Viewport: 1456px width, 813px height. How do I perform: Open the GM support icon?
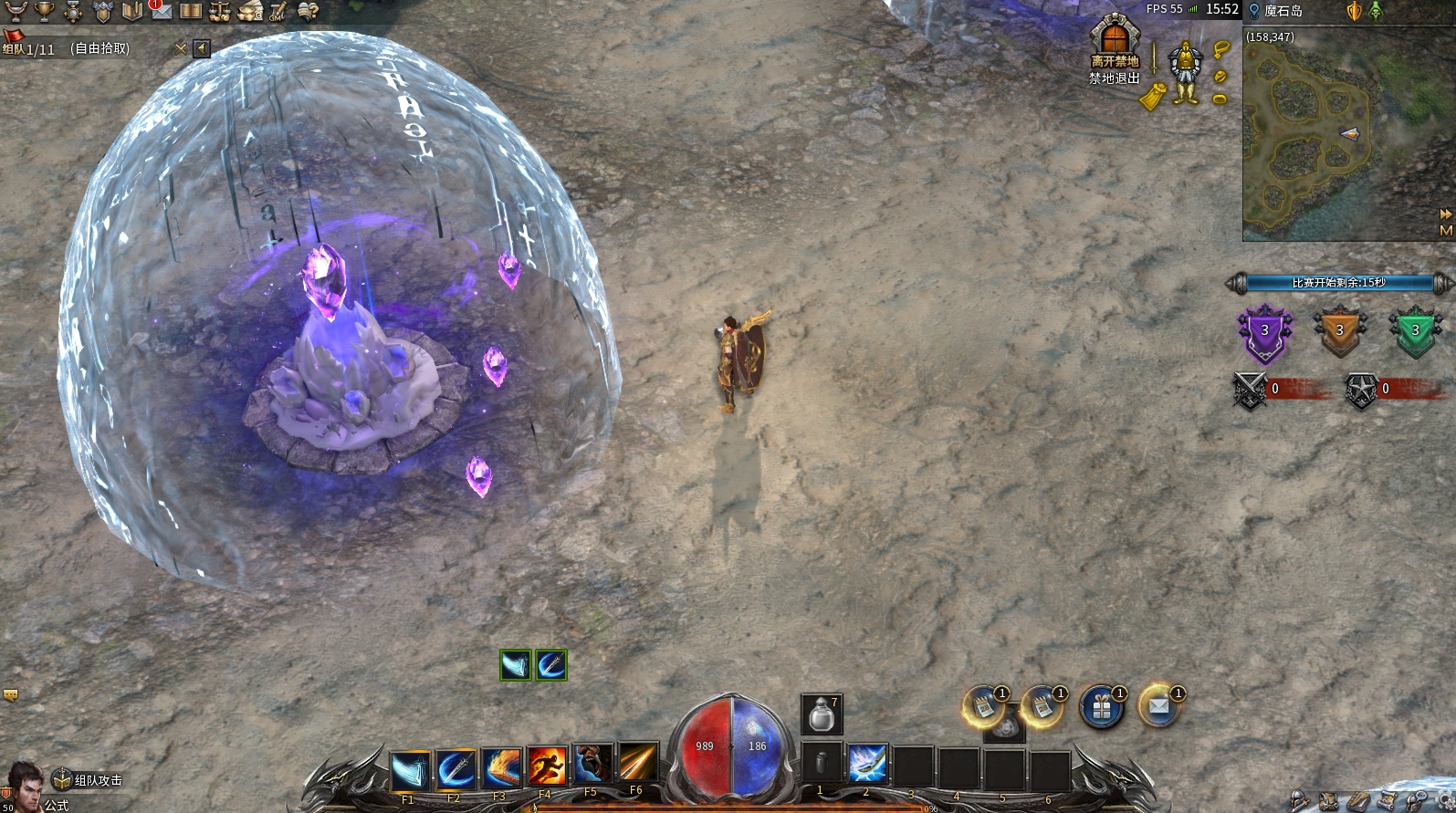278,11
